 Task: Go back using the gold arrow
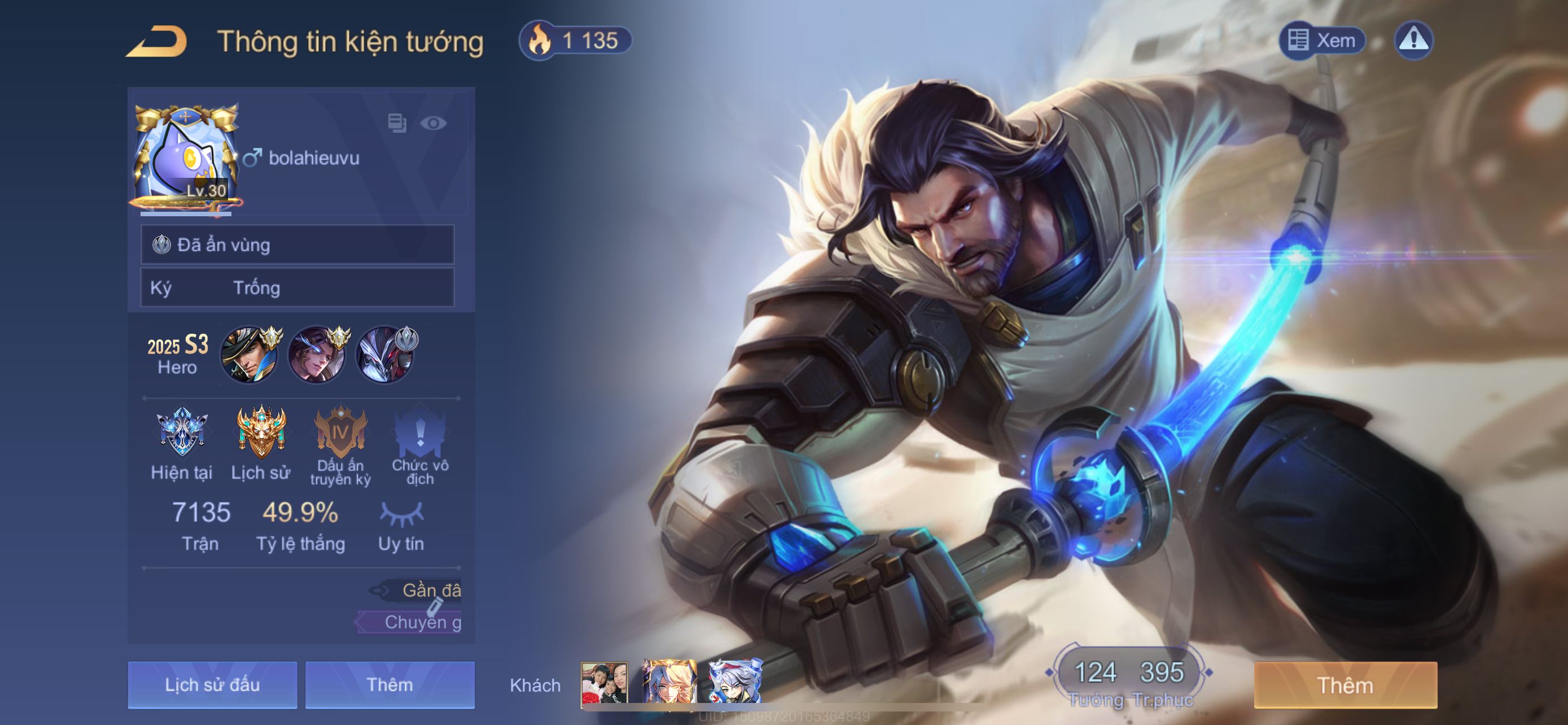click(x=157, y=41)
